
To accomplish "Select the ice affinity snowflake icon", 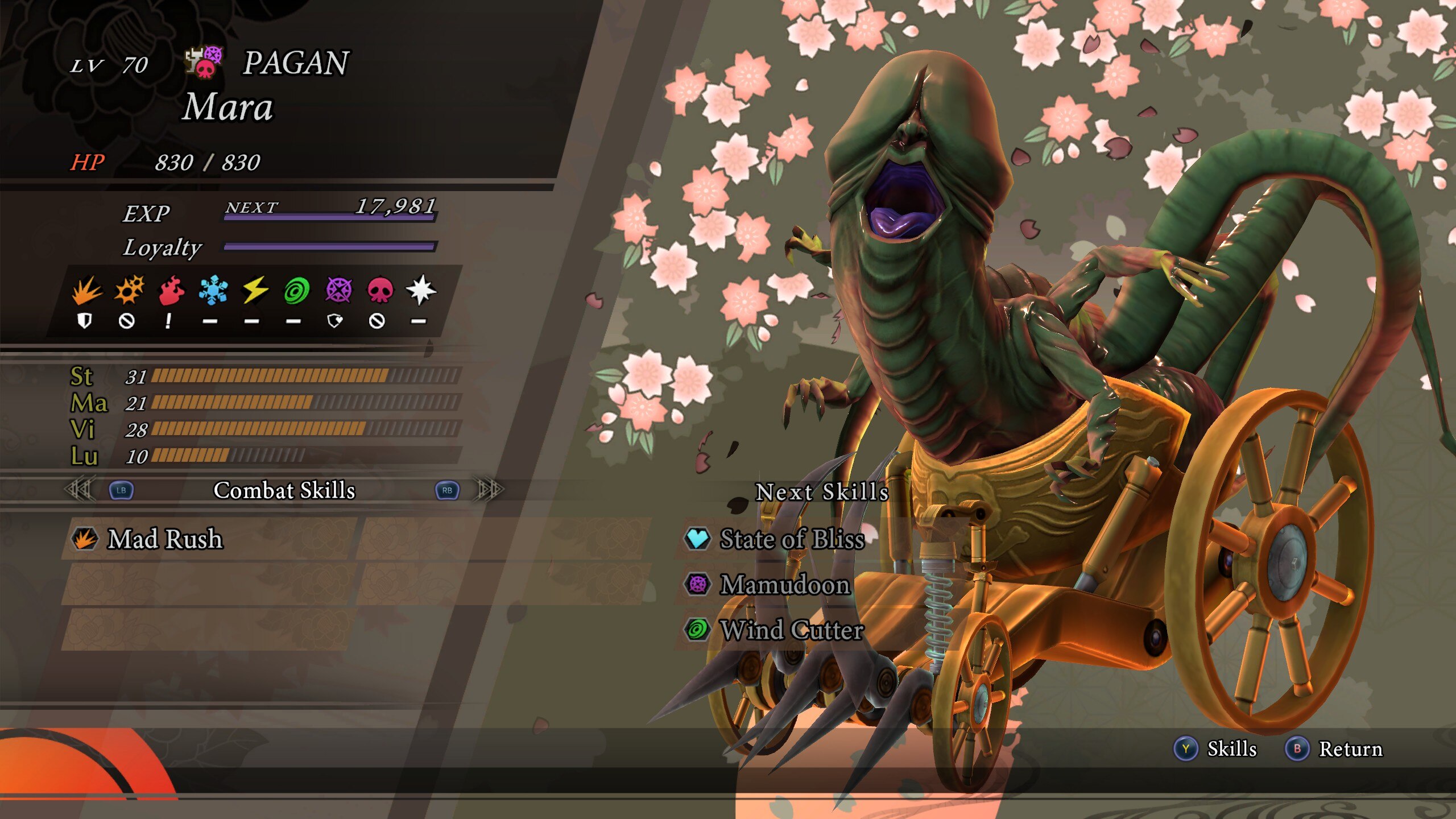I will [x=213, y=291].
